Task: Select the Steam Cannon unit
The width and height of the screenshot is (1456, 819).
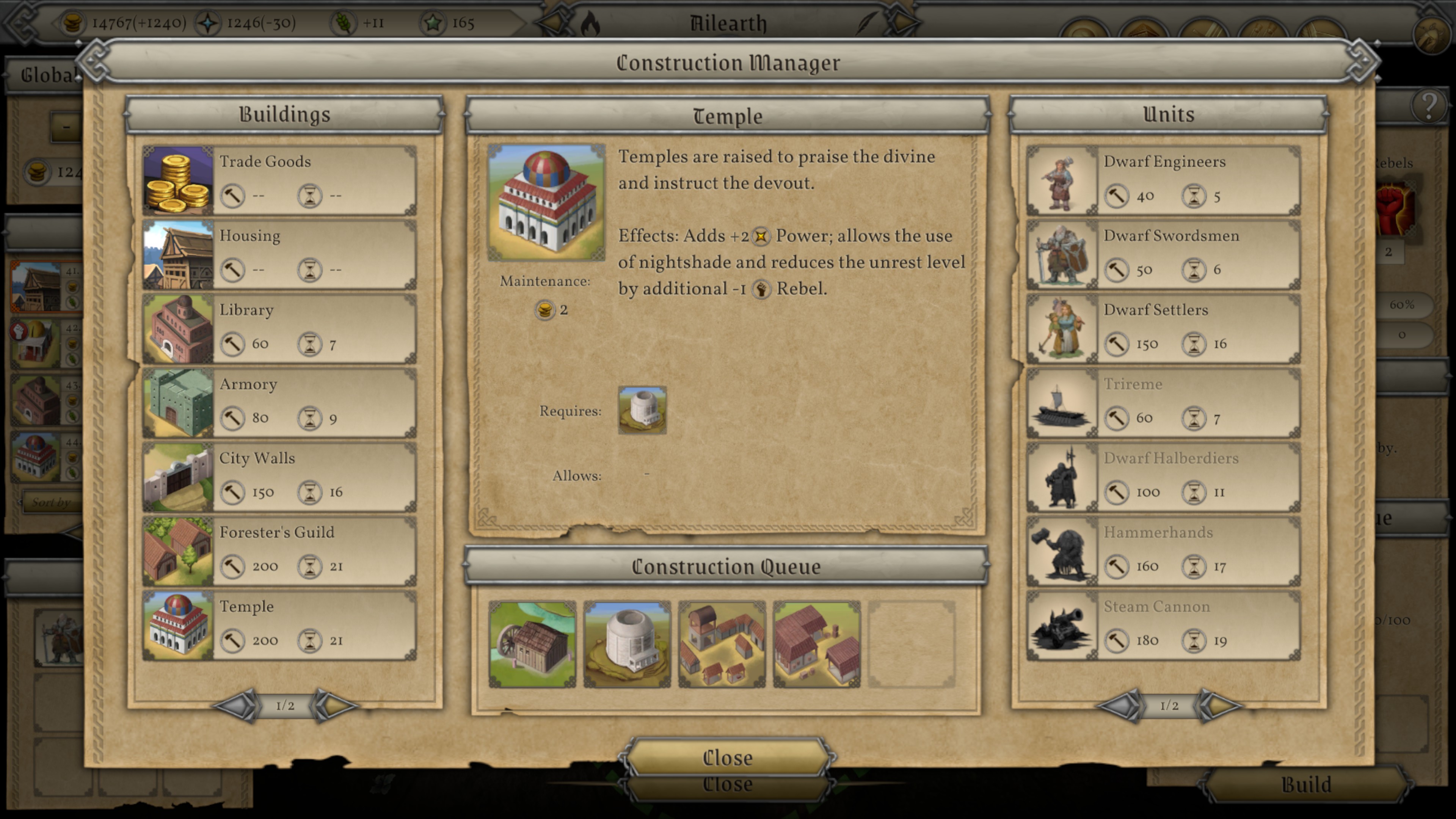Action: [x=1163, y=624]
